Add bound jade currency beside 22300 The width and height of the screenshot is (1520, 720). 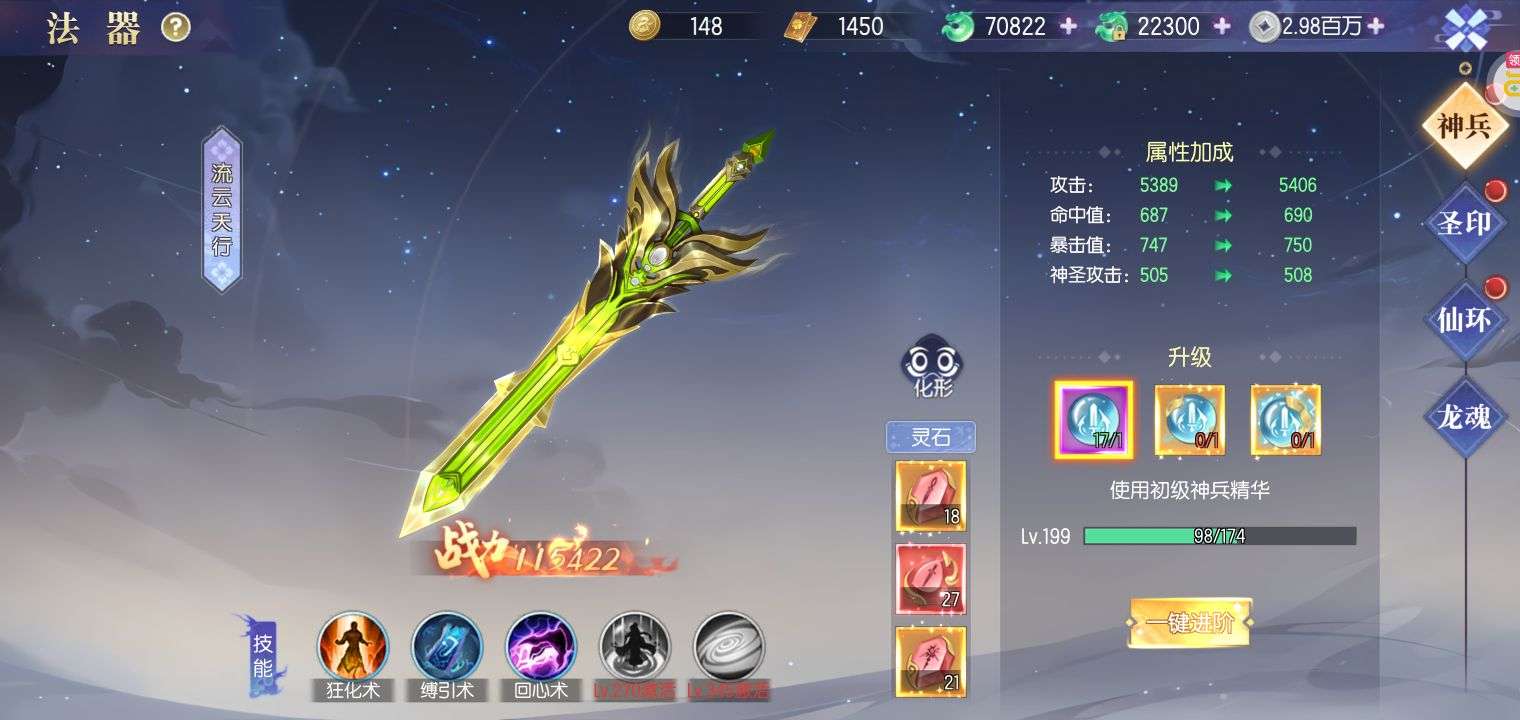[1222, 26]
